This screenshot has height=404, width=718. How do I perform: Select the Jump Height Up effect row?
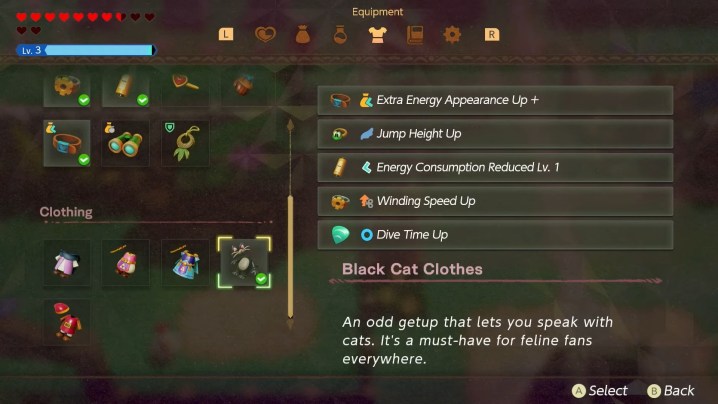click(x=495, y=134)
